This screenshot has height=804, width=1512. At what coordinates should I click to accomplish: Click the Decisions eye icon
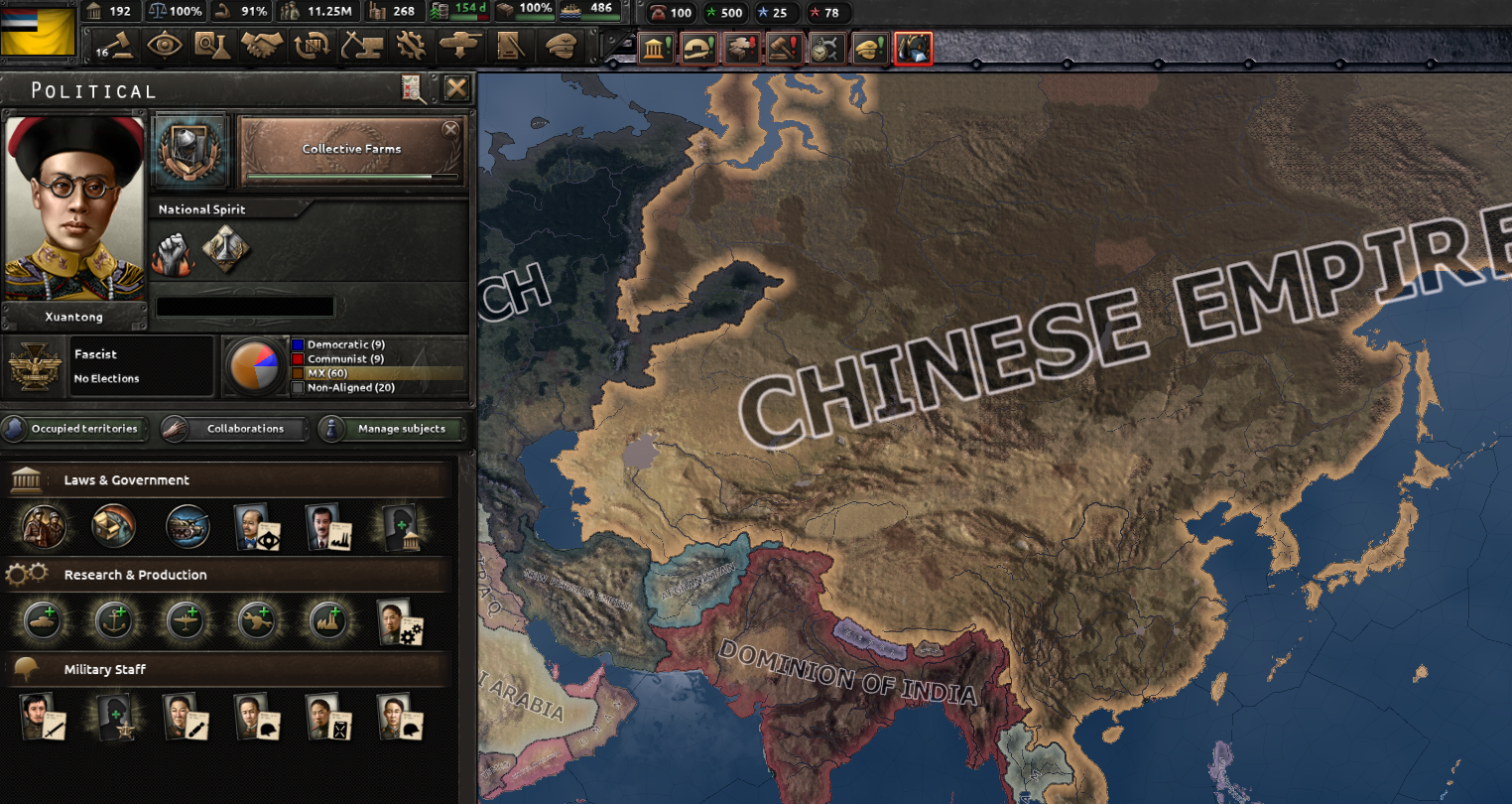point(165,47)
